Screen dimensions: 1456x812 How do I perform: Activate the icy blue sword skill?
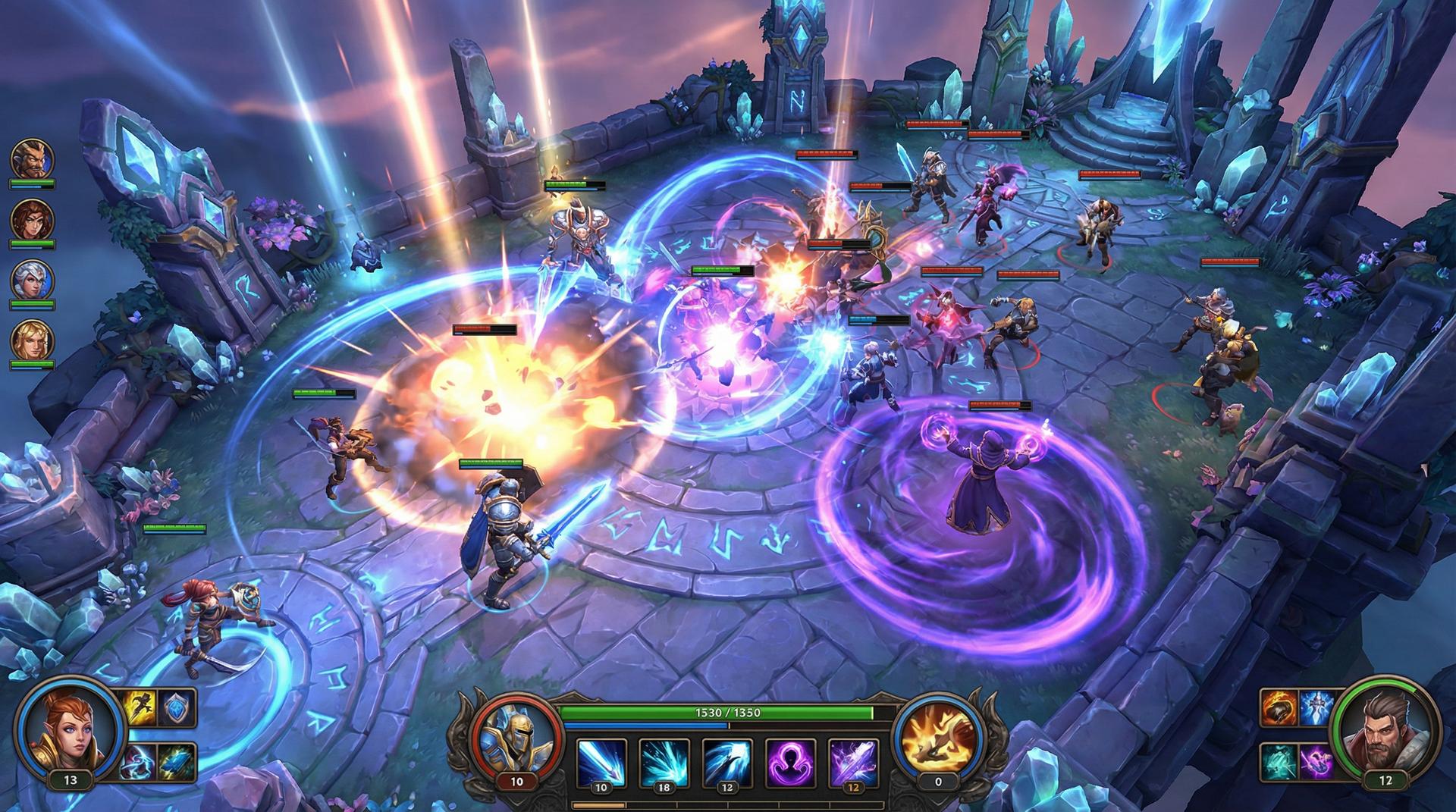pos(1316,709)
